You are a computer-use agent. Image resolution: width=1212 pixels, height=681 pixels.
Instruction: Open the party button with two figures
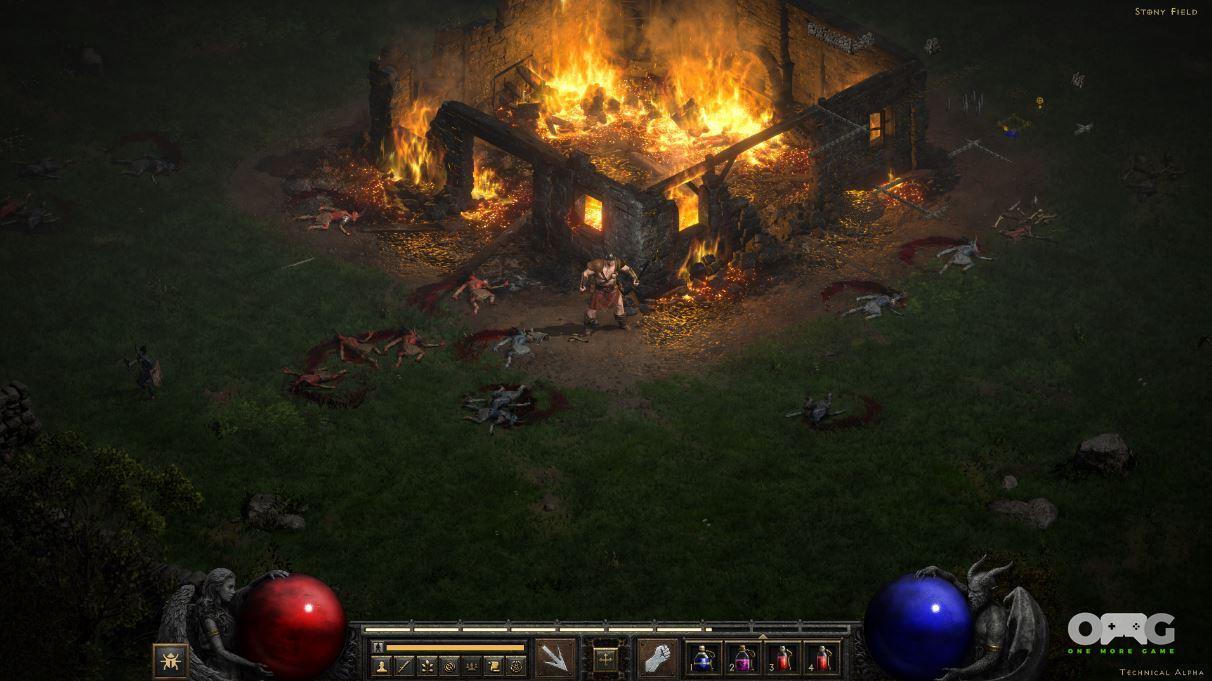click(x=472, y=666)
